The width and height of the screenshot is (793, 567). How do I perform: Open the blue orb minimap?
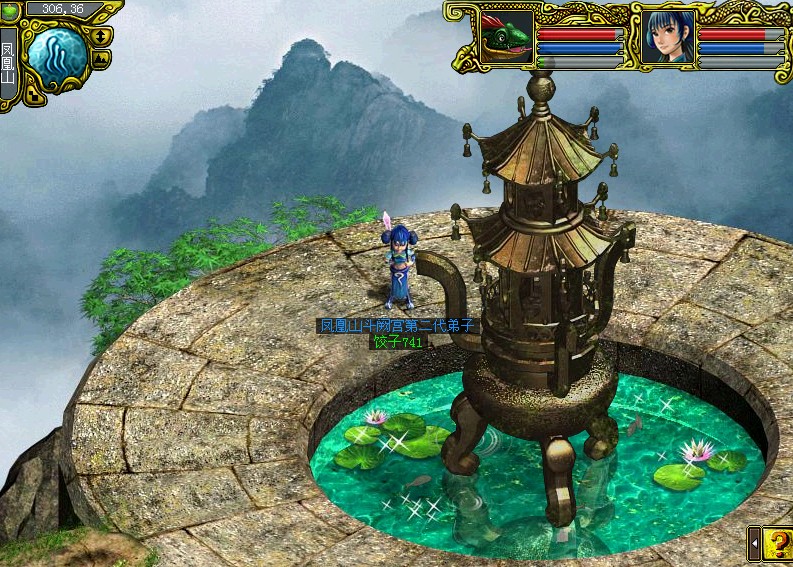tap(57, 56)
